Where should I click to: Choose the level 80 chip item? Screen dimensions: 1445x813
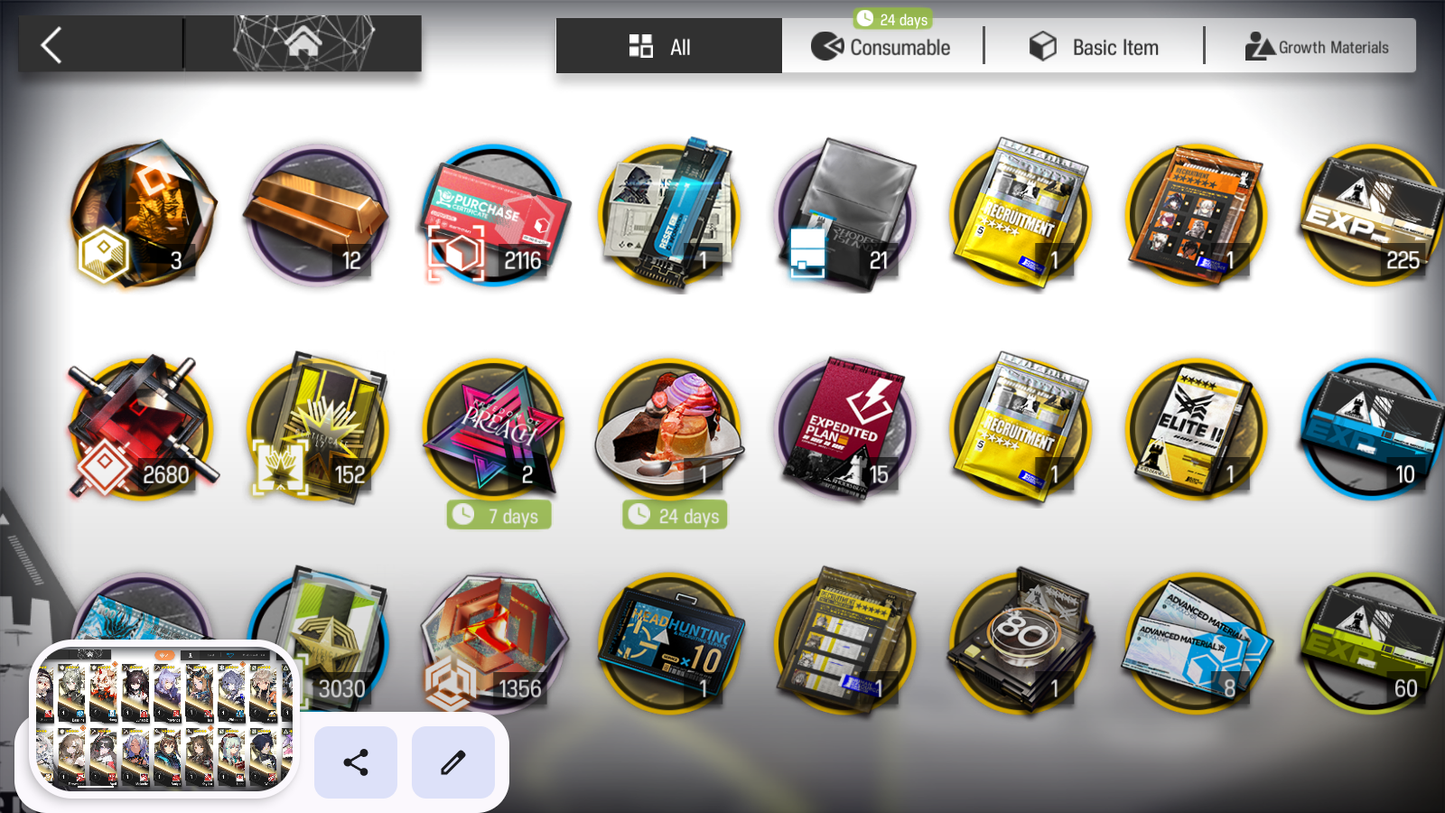[x=1020, y=640]
